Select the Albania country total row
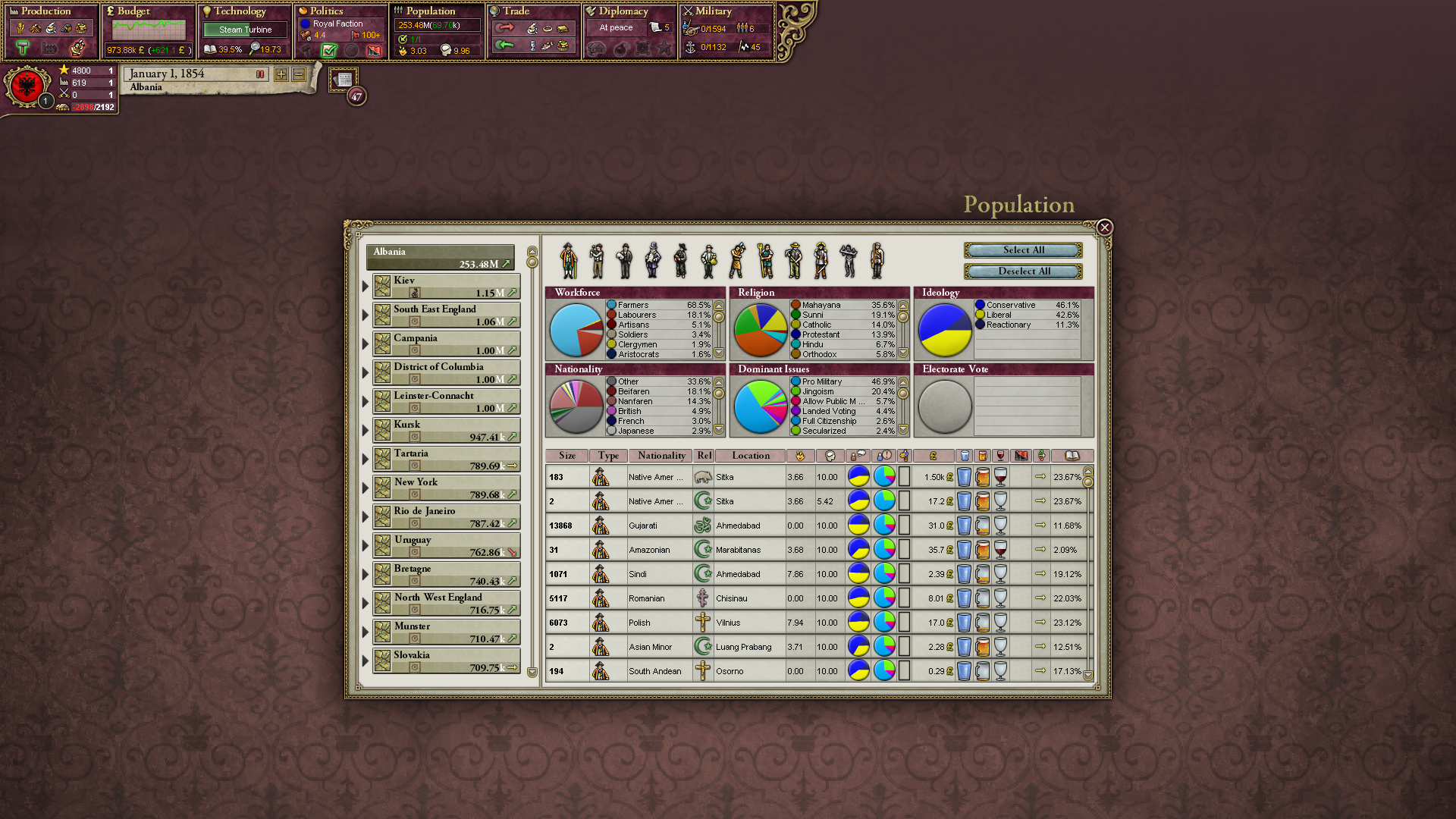 coord(441,258)
